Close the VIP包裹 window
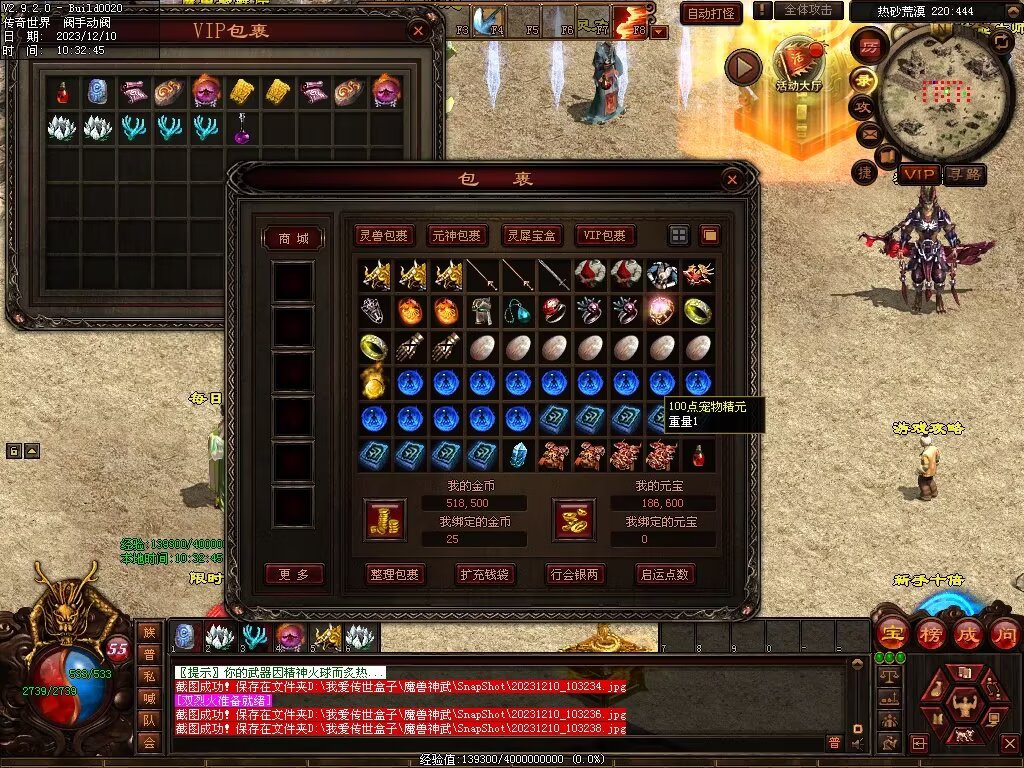 [x=419, y=31]
